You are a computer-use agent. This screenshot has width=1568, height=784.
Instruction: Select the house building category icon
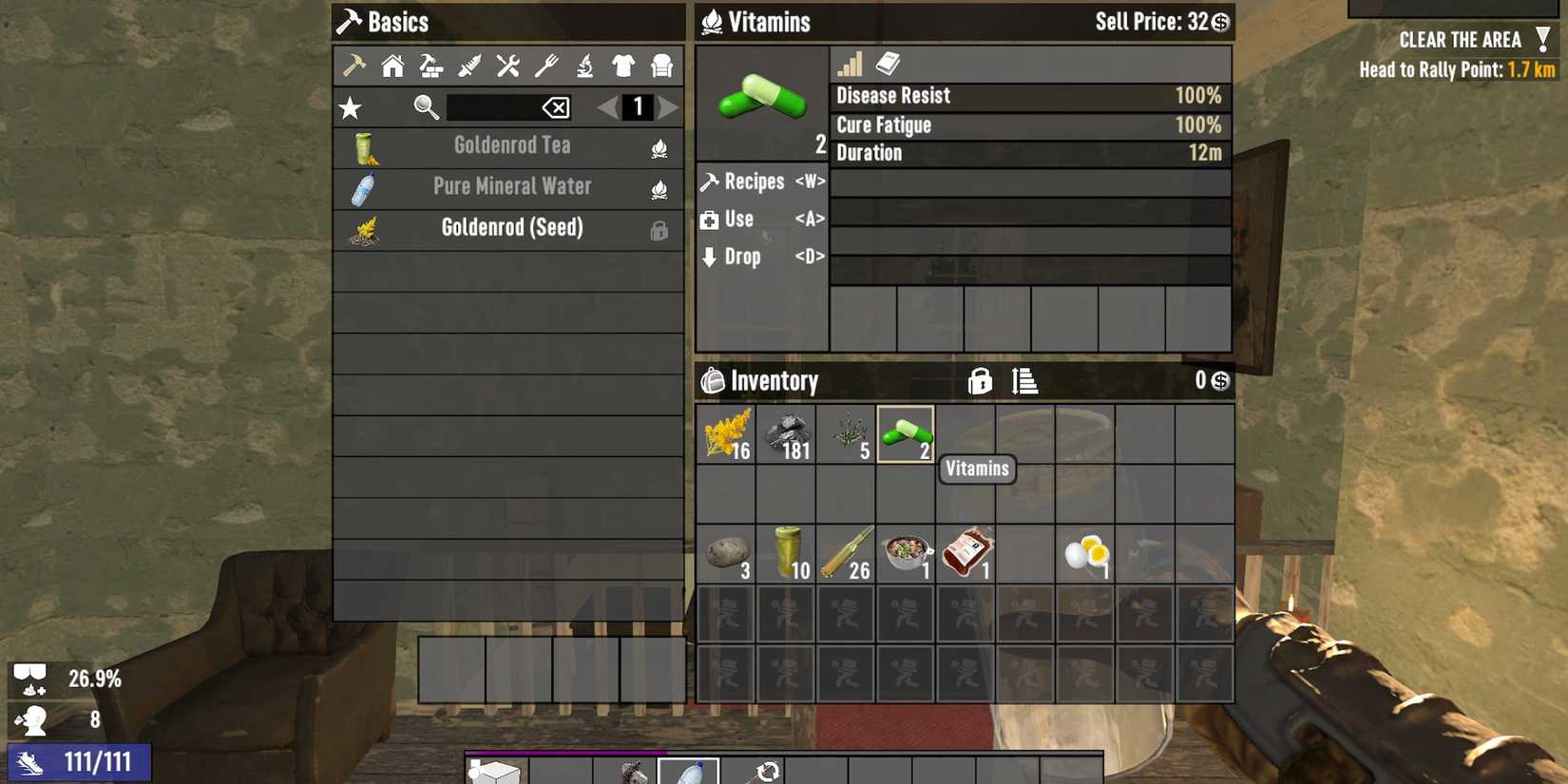pos(392,65)
